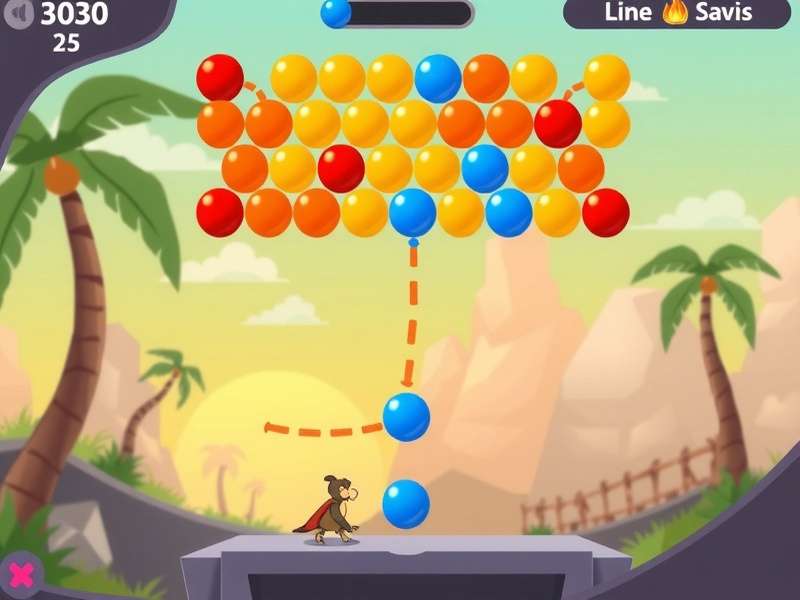Image resolution: width=800 pixels, height=600 pixels.
Task: Close the game with the pink X
Action: [21, 574]
